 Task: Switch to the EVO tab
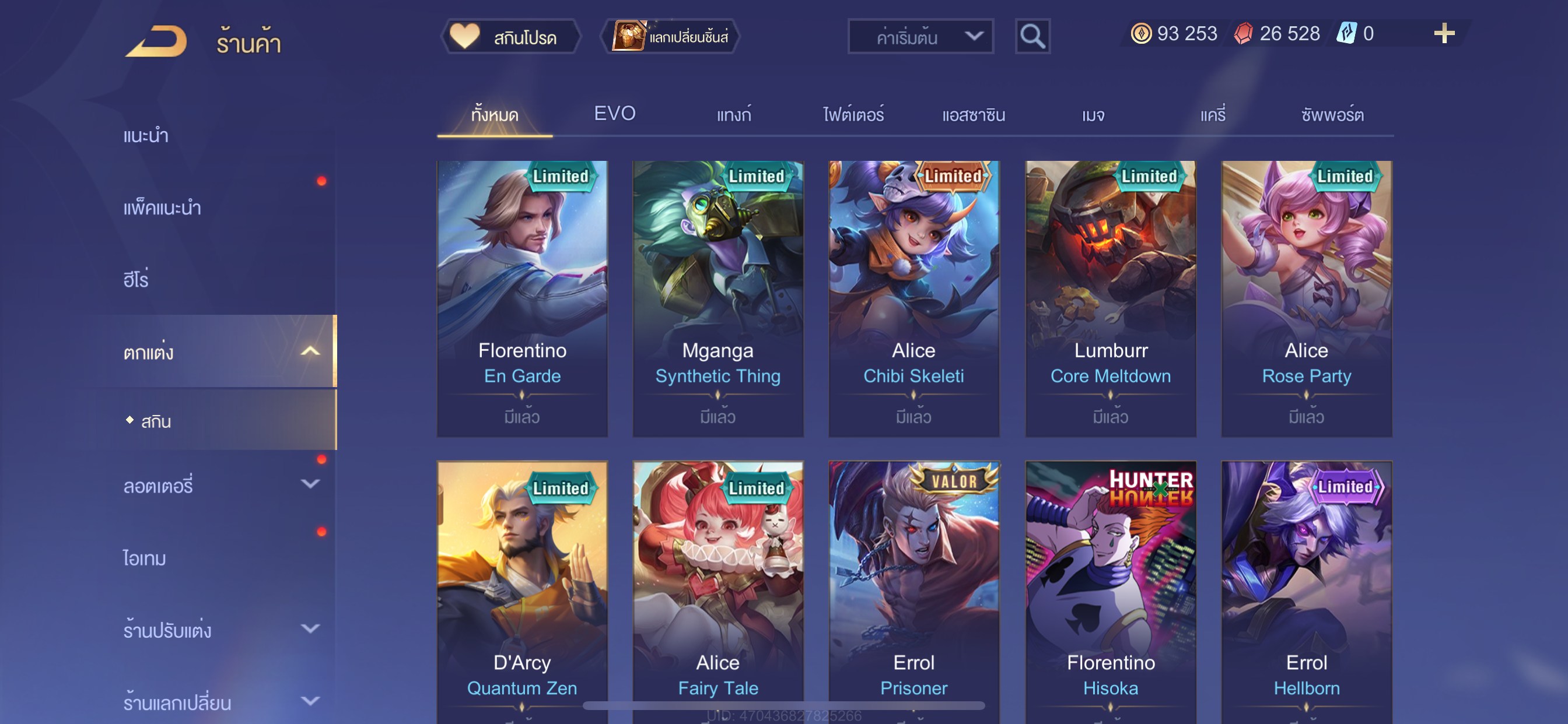(x=614, y=114)
